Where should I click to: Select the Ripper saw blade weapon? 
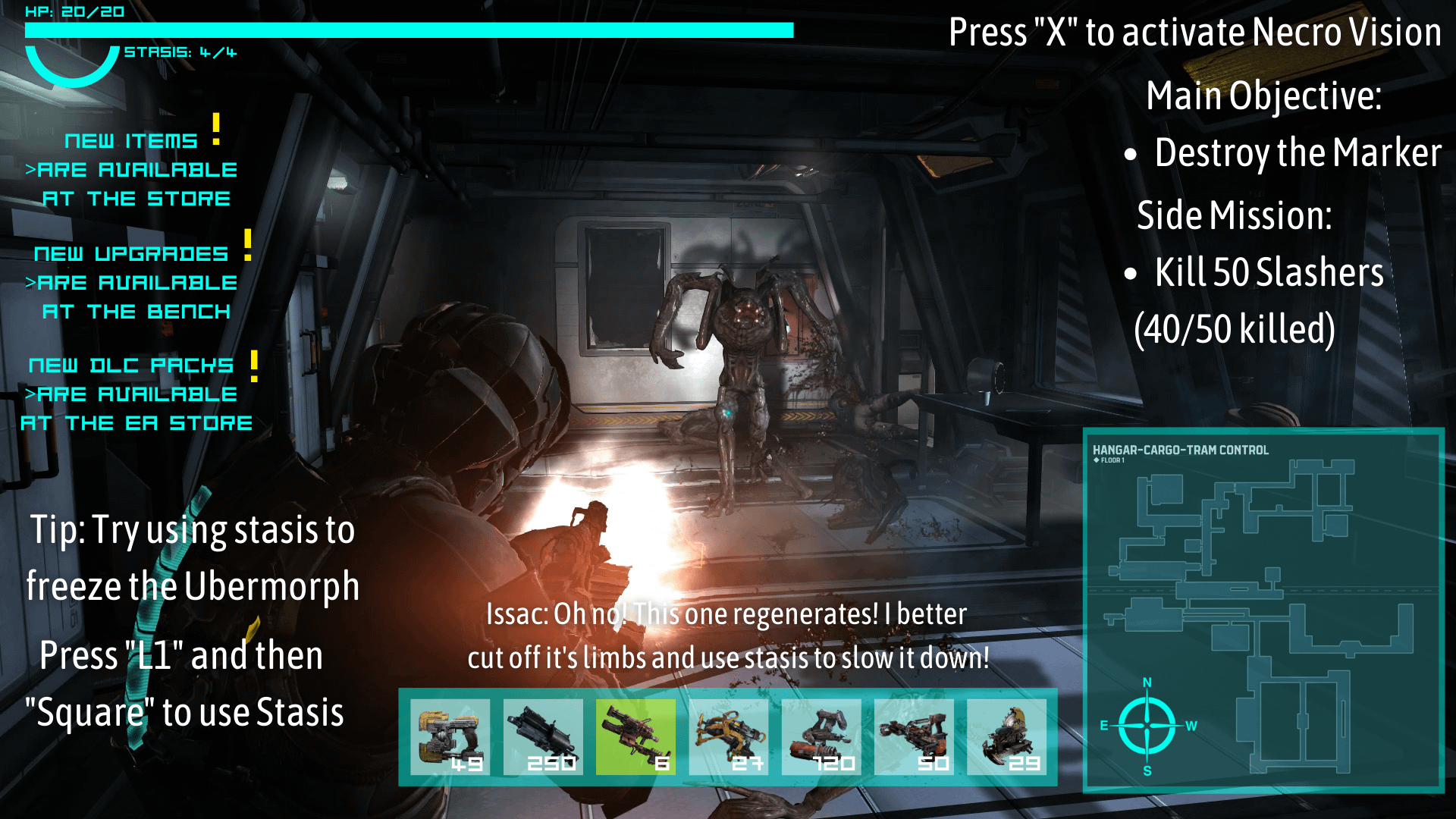click(1006, 736)
